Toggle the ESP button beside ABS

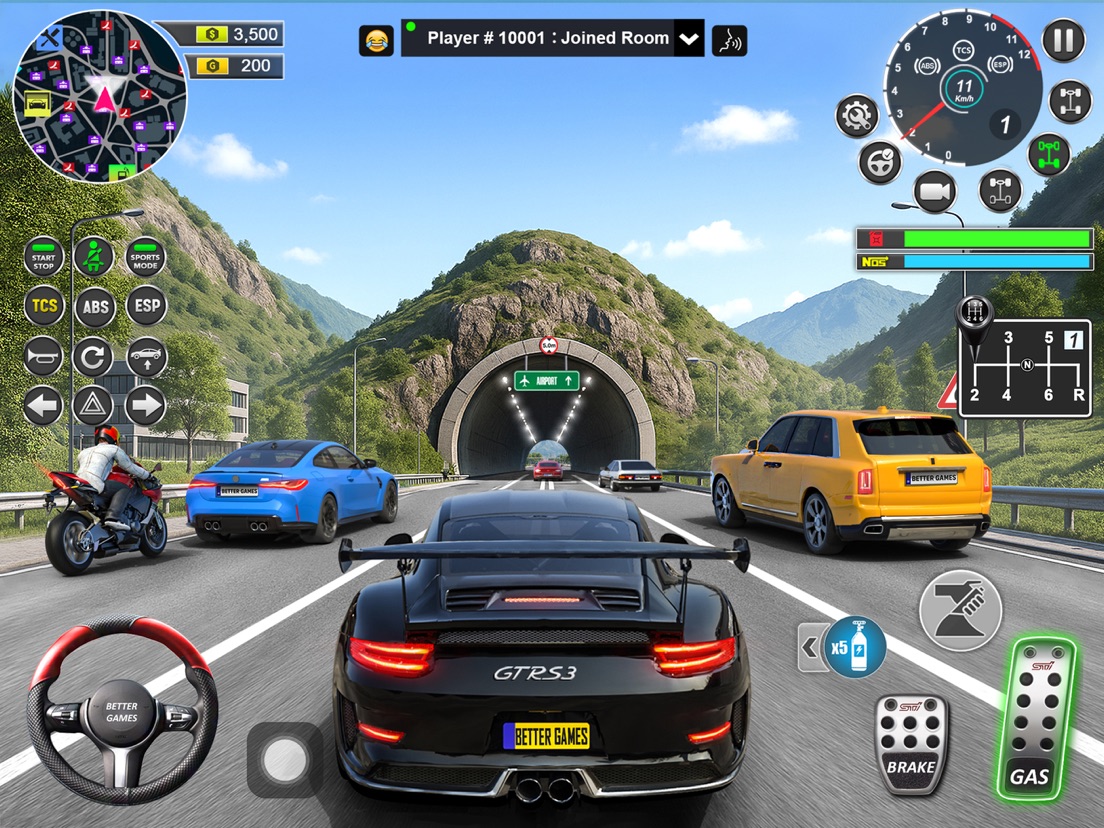point(146,306)
